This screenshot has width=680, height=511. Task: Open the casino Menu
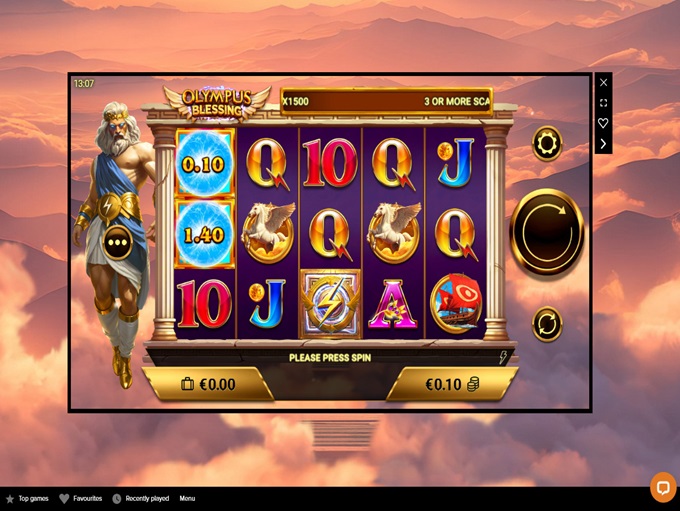(x=187, y=498)
